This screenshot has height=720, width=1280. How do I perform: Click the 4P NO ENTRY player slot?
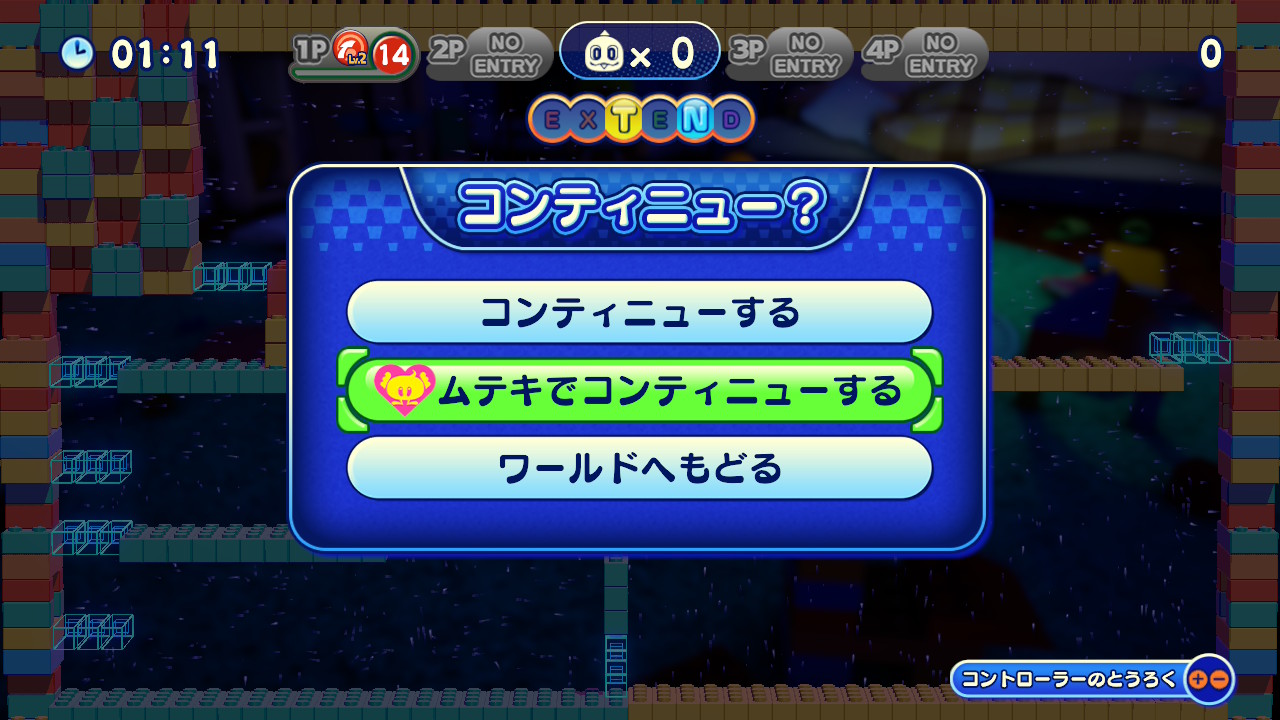pyautogui.click(x=923, y=54)
